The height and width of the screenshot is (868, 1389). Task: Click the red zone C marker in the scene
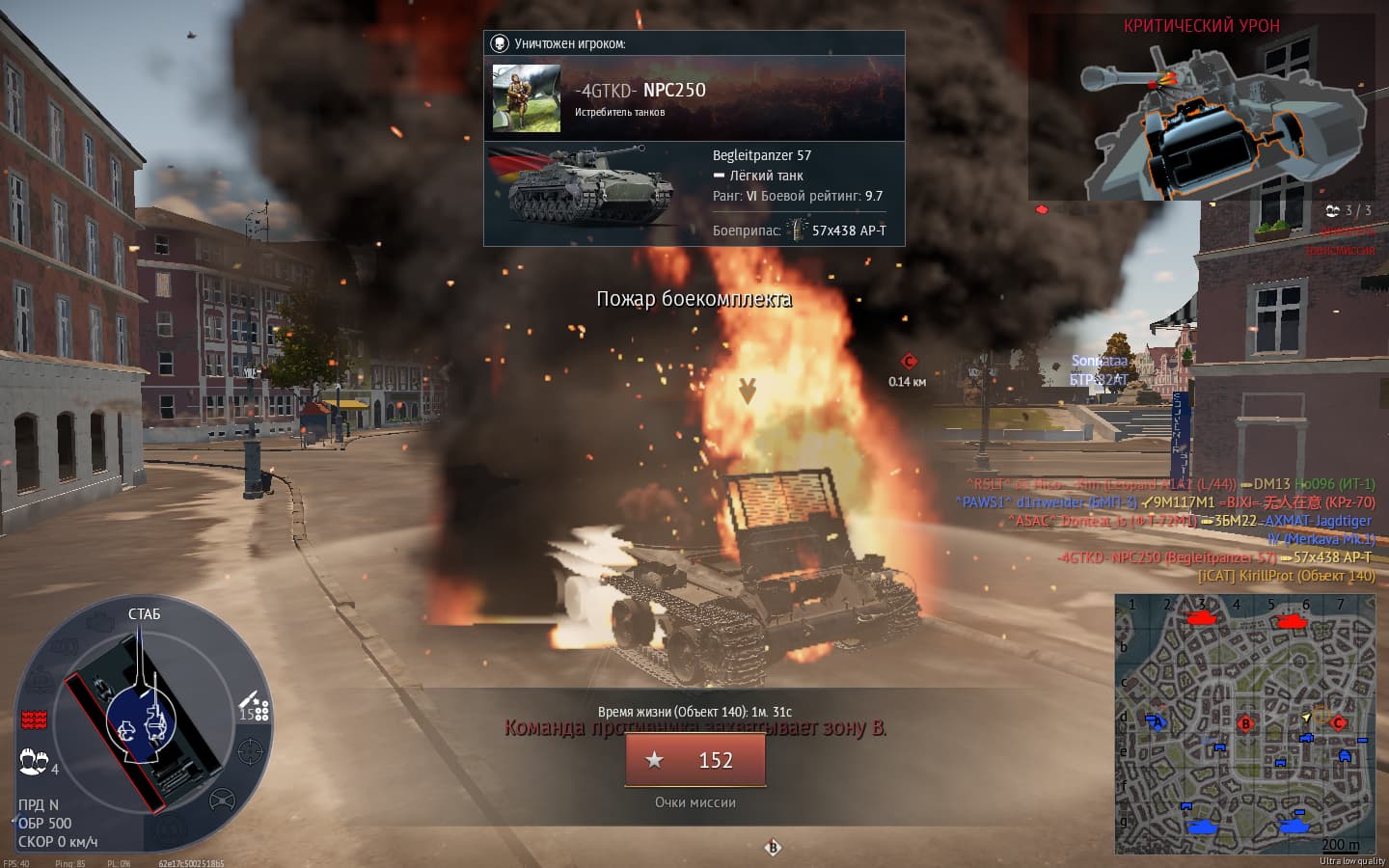pyautogui.click(x=908, y=362)
